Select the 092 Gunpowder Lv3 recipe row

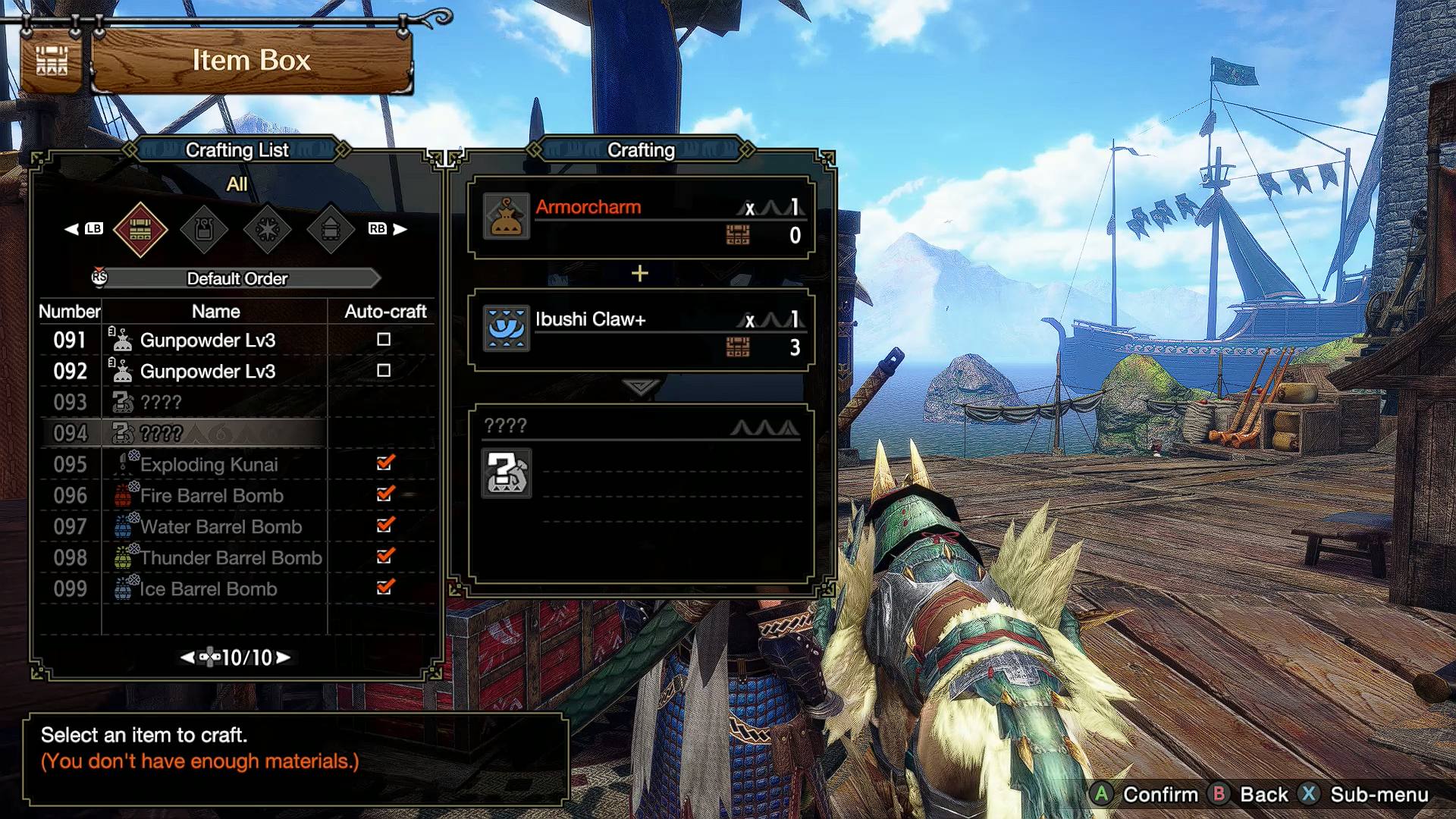click(207, 372)
